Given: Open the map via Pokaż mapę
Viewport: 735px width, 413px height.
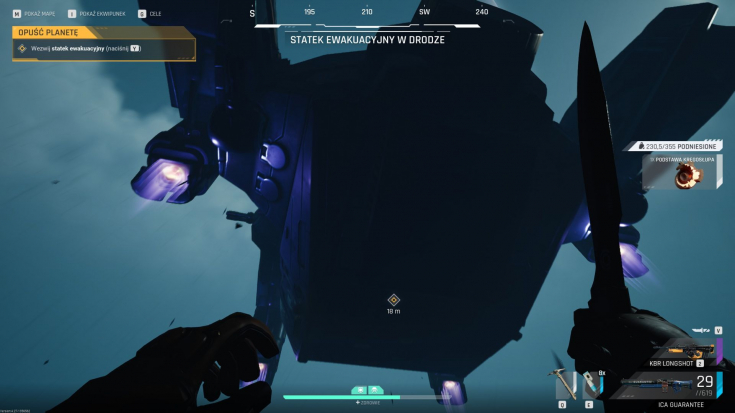Looking at the screenshot, I should tap(28, 13).
